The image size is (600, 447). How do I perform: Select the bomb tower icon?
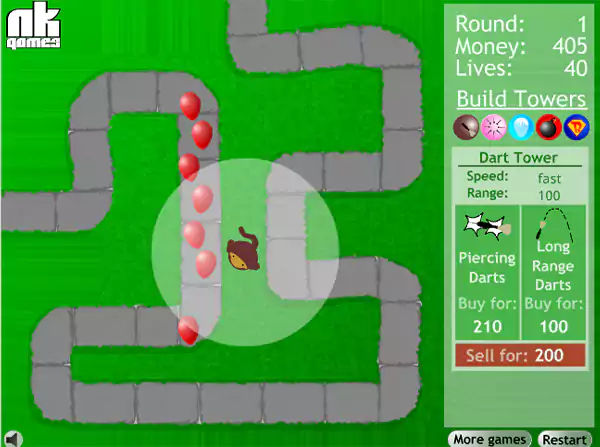click(x=547, y=127)
